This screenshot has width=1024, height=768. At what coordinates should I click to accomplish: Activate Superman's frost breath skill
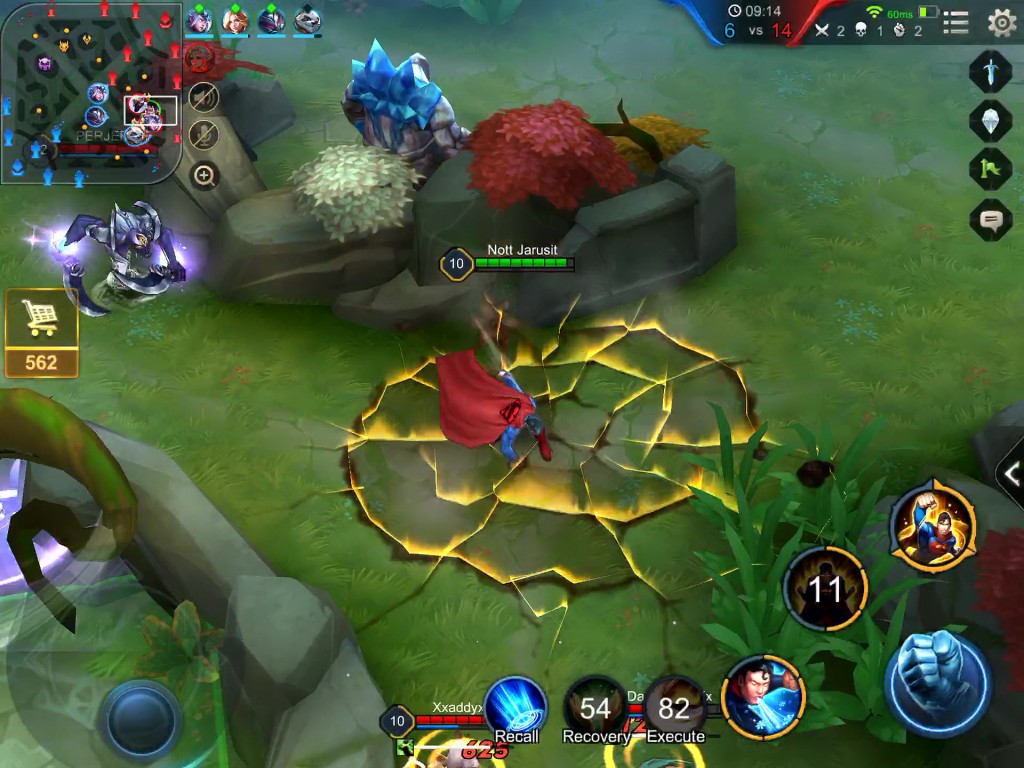(763, 697)
